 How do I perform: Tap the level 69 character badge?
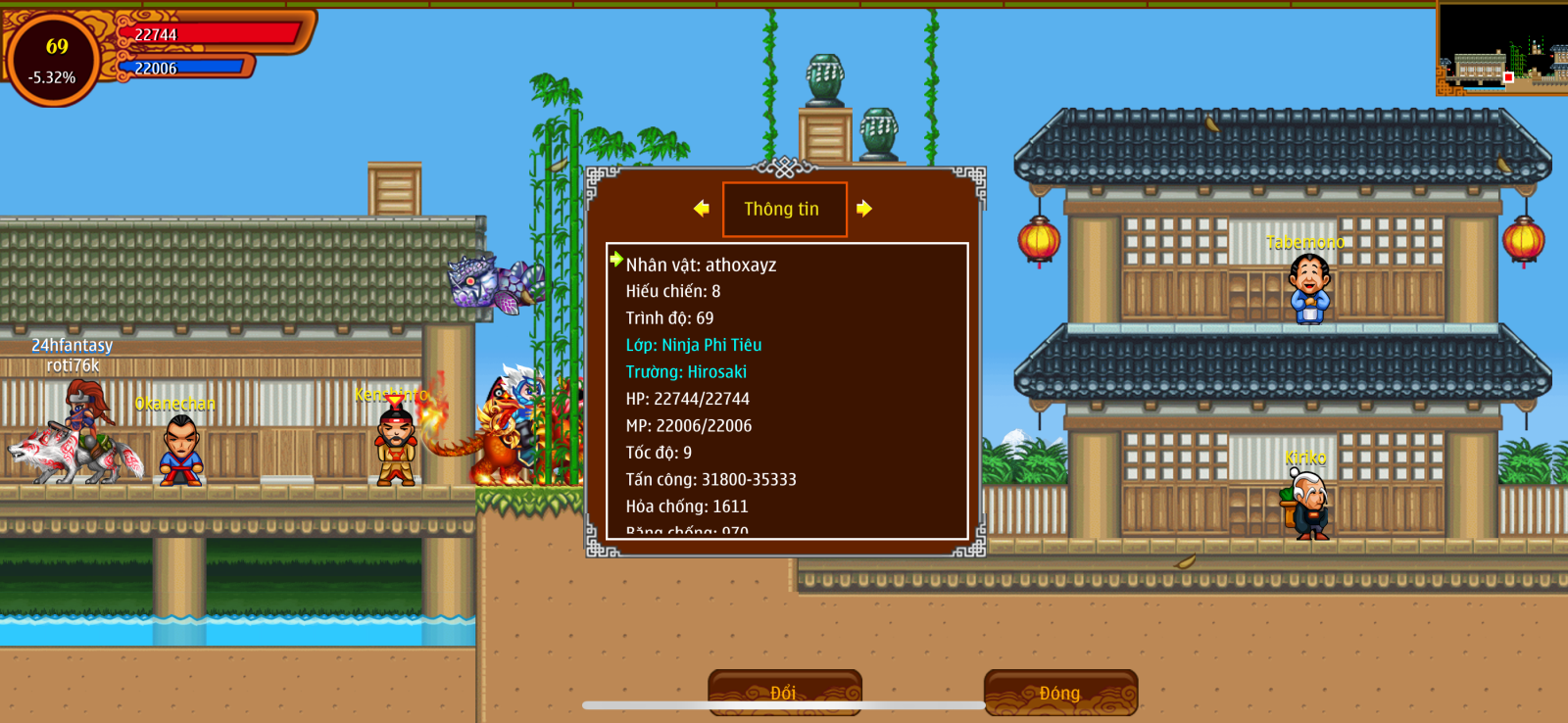click(54, 59)
